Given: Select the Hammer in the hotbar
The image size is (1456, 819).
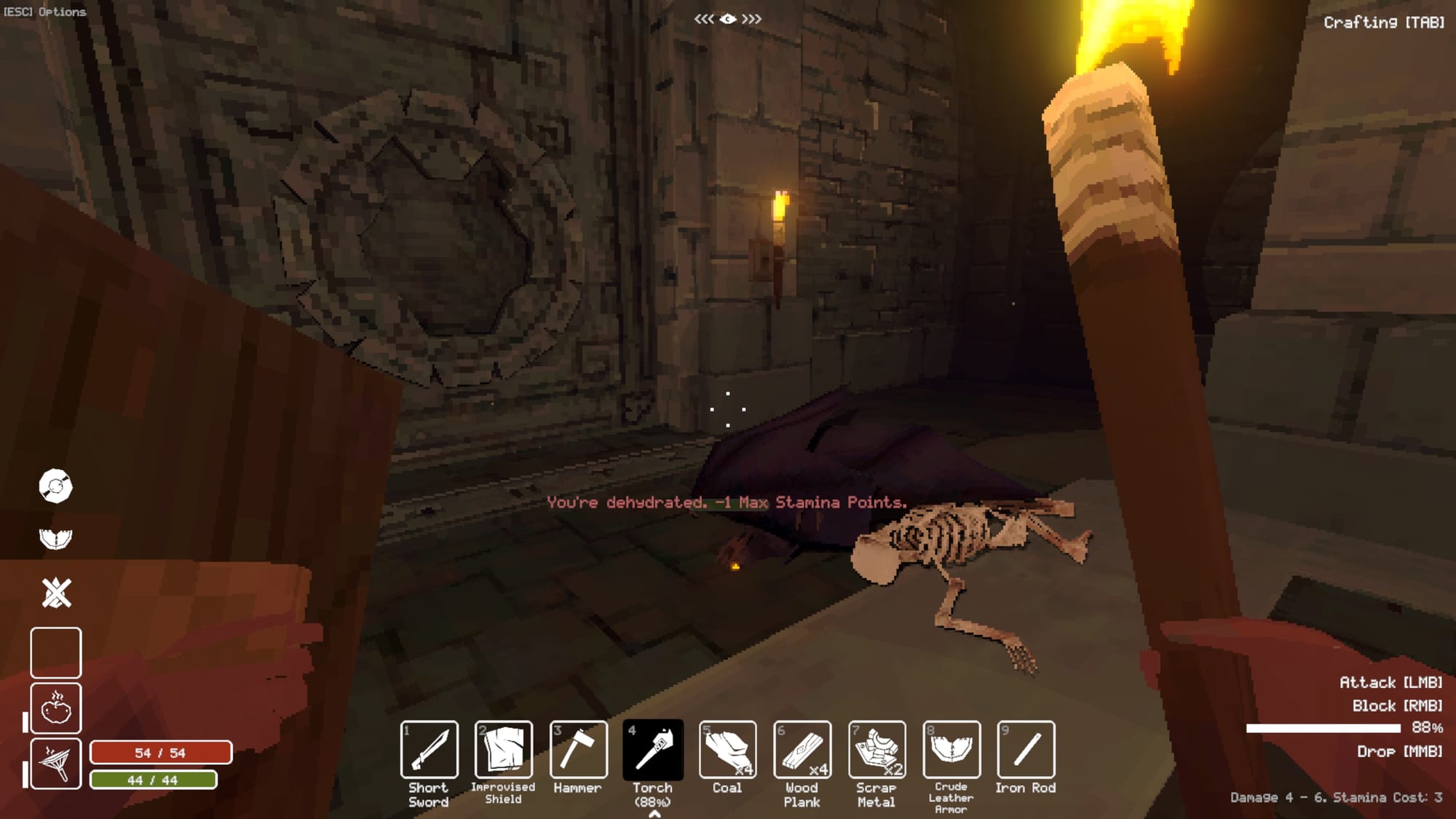Looking at the screenshot, I should pyautogui.click(x=579, y=750).
